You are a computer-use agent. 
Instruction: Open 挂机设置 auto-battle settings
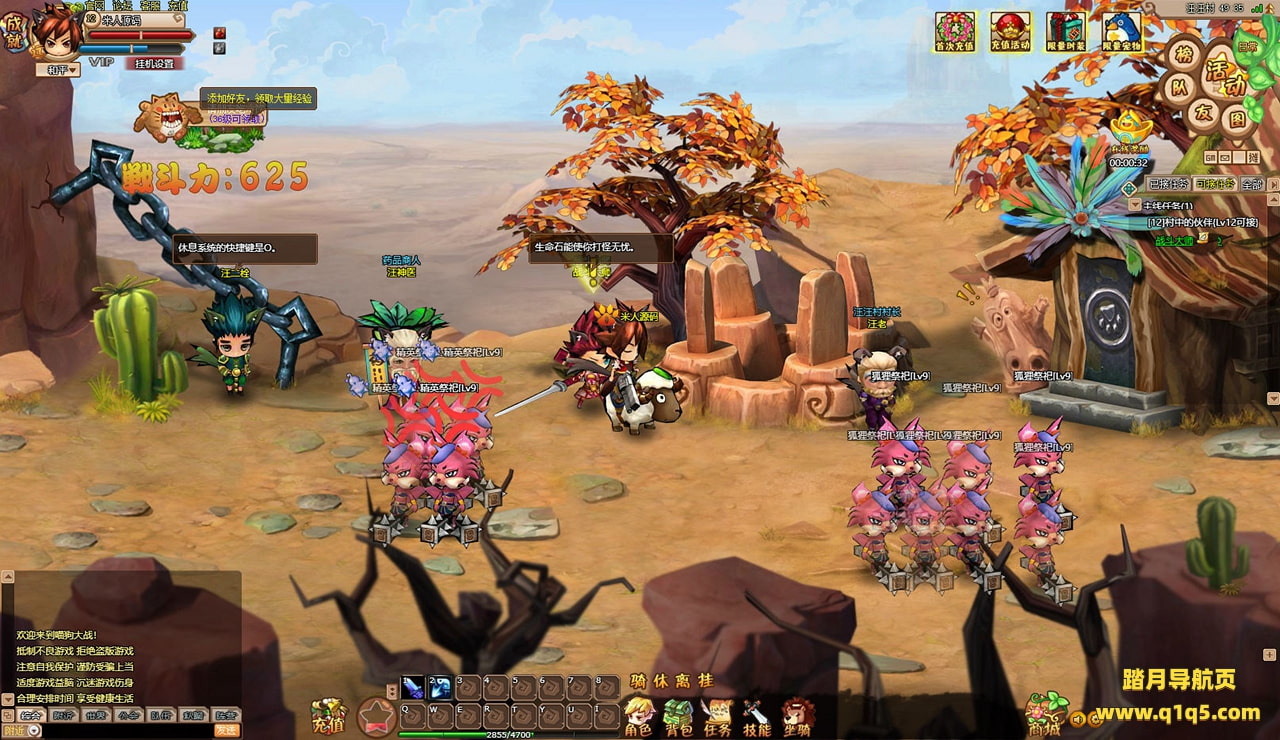pos(154,63)
